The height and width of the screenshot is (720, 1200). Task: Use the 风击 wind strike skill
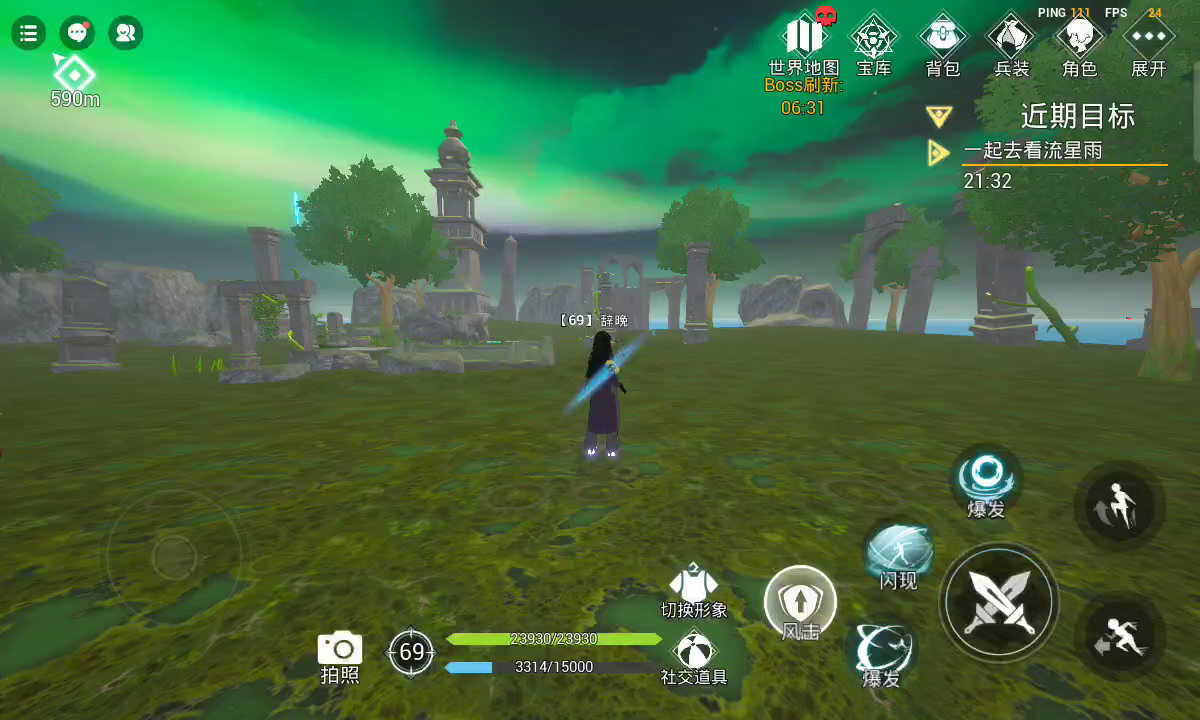[x=800, y=603]
